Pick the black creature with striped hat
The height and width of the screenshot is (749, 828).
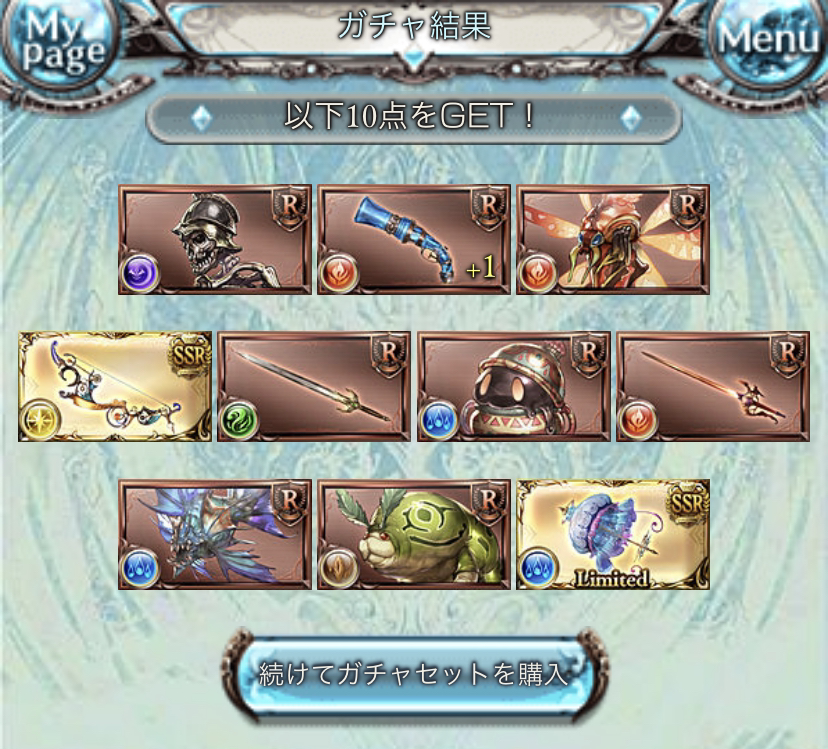513,387
